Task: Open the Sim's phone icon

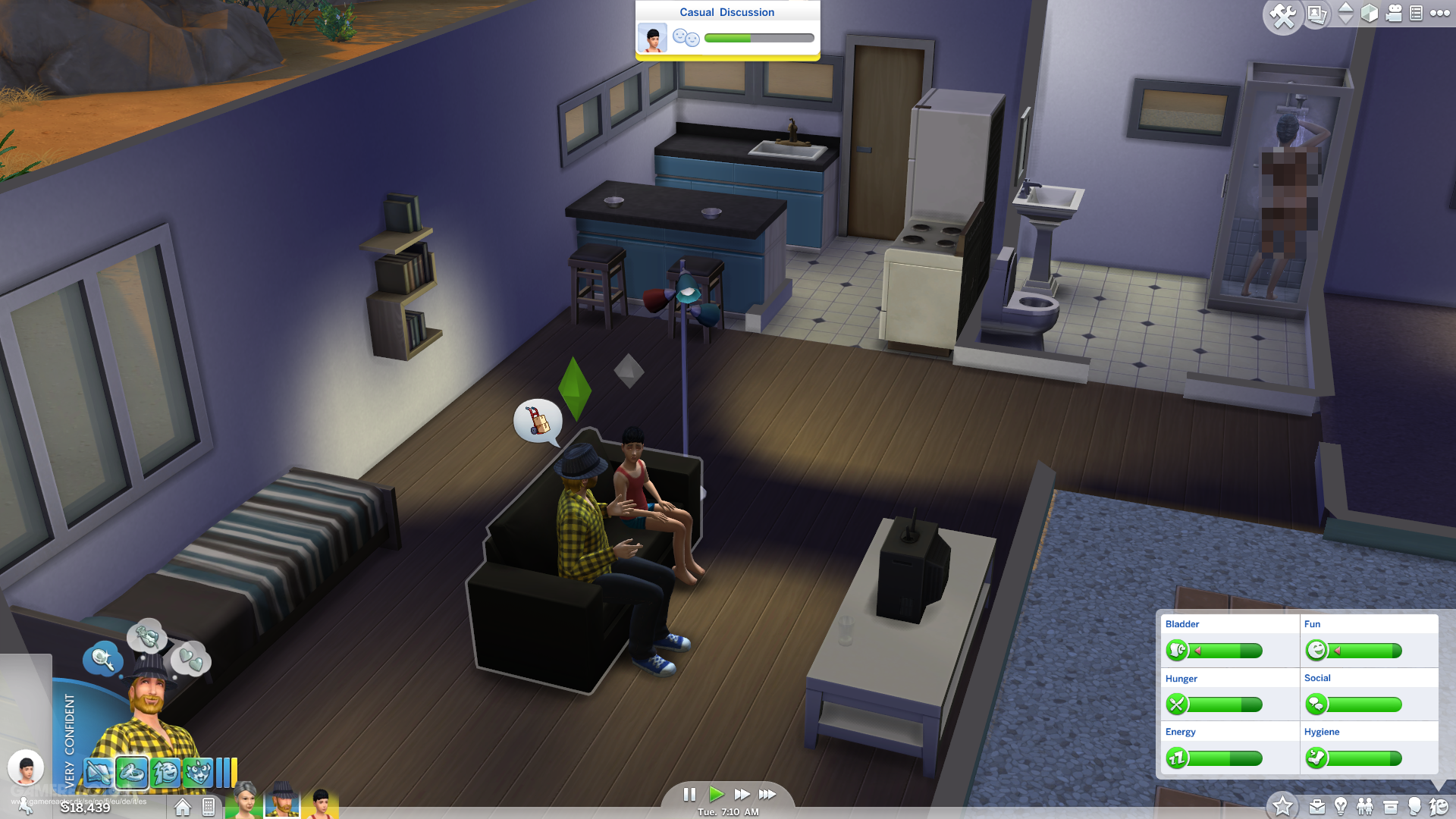Action: tap(208, 807)
